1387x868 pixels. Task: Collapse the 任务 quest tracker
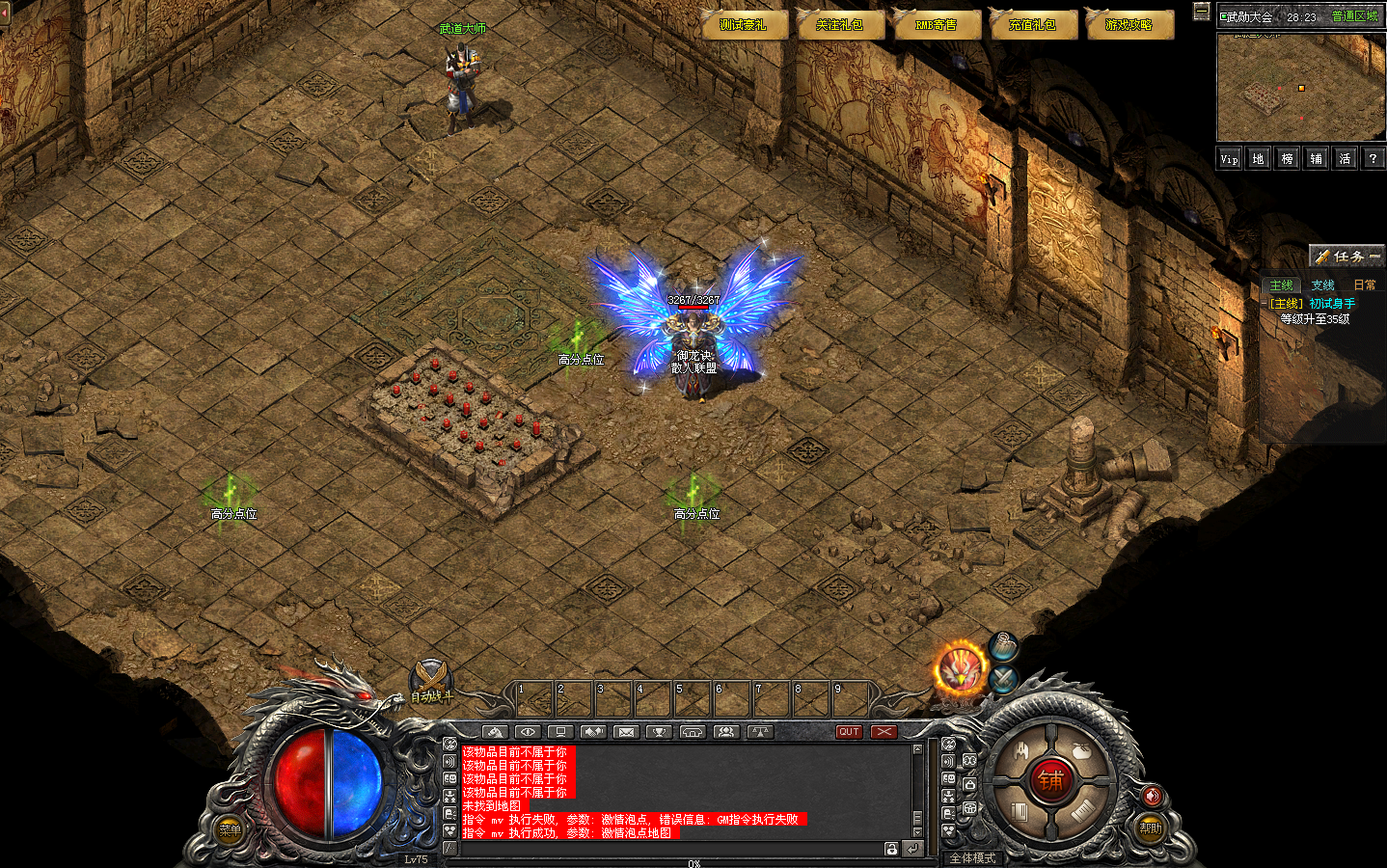(x=1374, y=257)
